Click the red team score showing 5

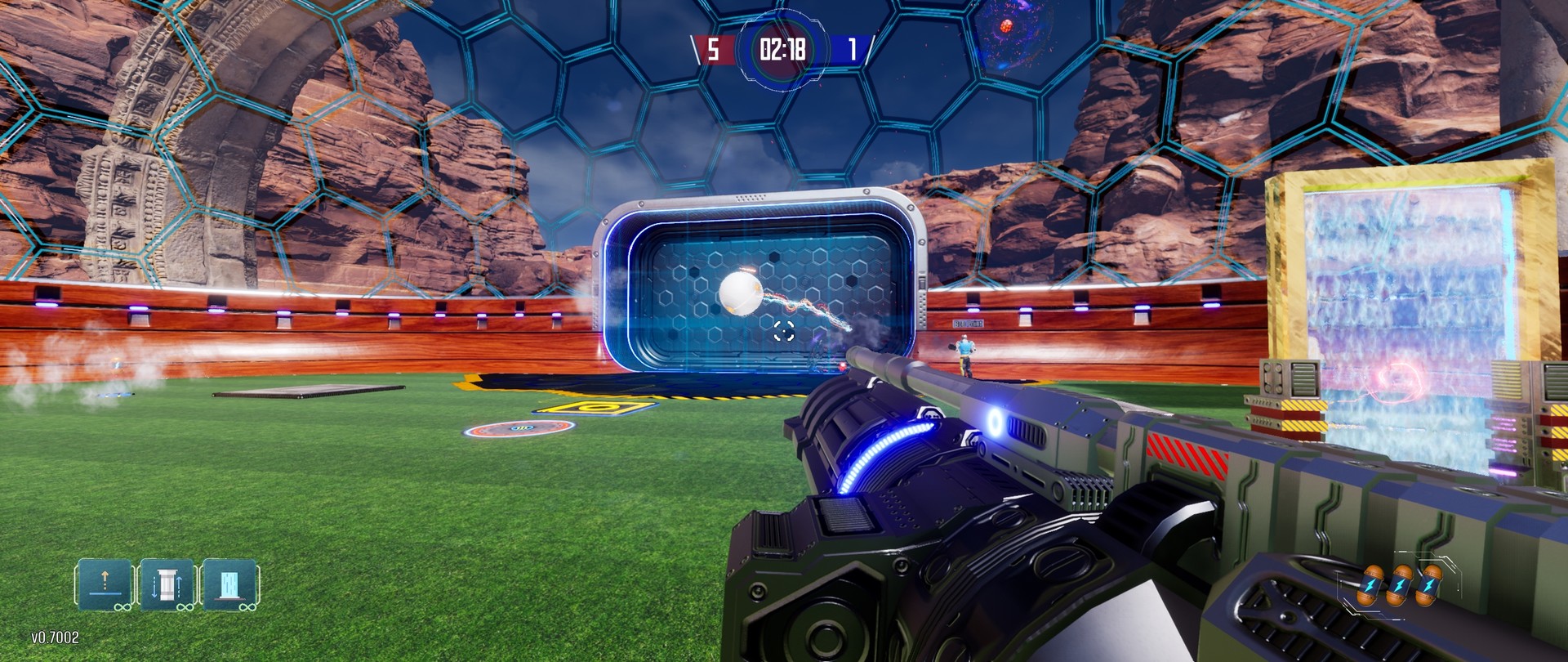712,49
